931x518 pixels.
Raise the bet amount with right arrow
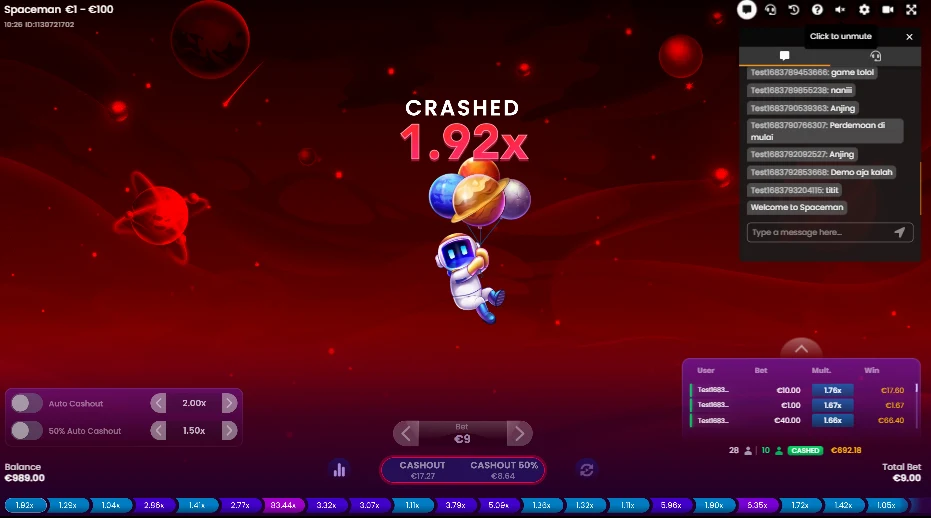[x=519, y=434]
